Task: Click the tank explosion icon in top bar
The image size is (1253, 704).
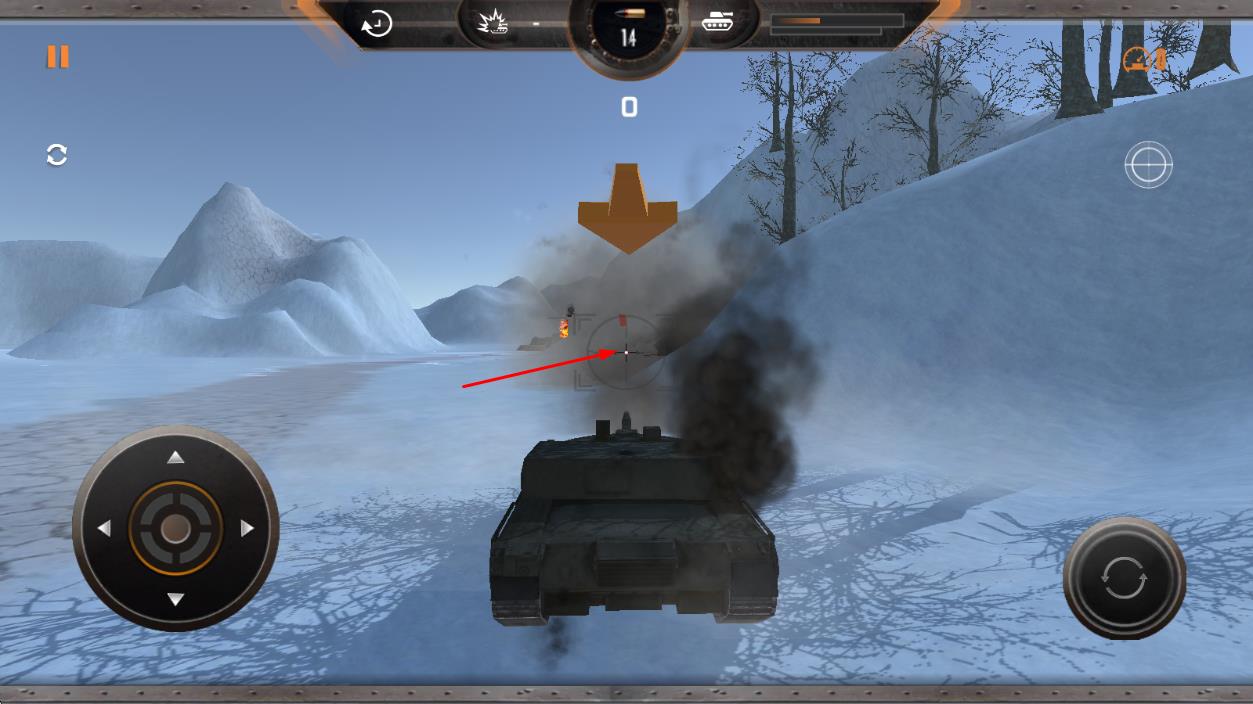Action: [x=493, y=22]
